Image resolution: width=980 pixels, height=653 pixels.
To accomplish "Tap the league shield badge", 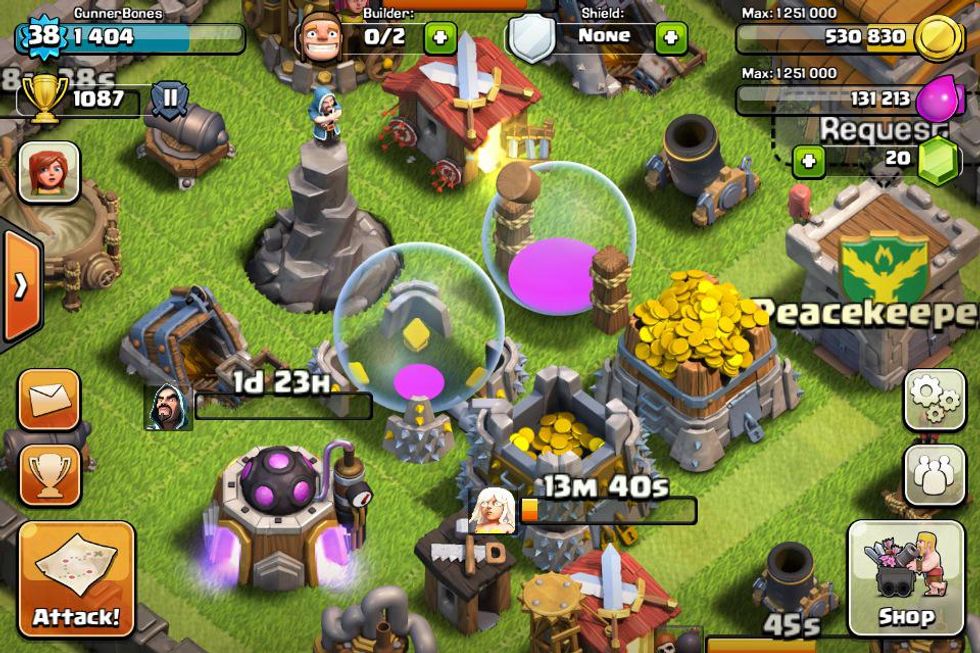I will coord(170,100).
